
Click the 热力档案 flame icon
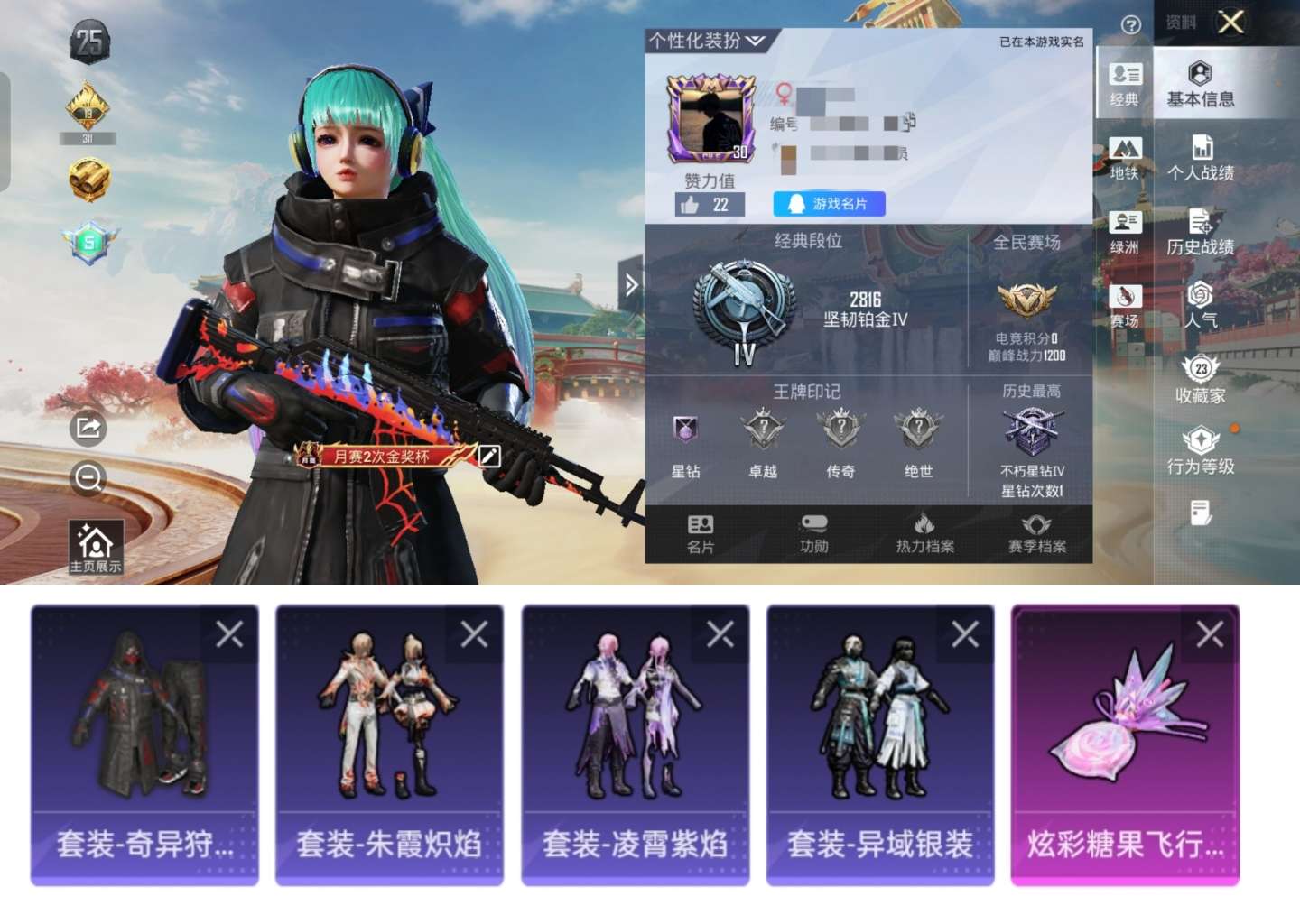(926, 531)
